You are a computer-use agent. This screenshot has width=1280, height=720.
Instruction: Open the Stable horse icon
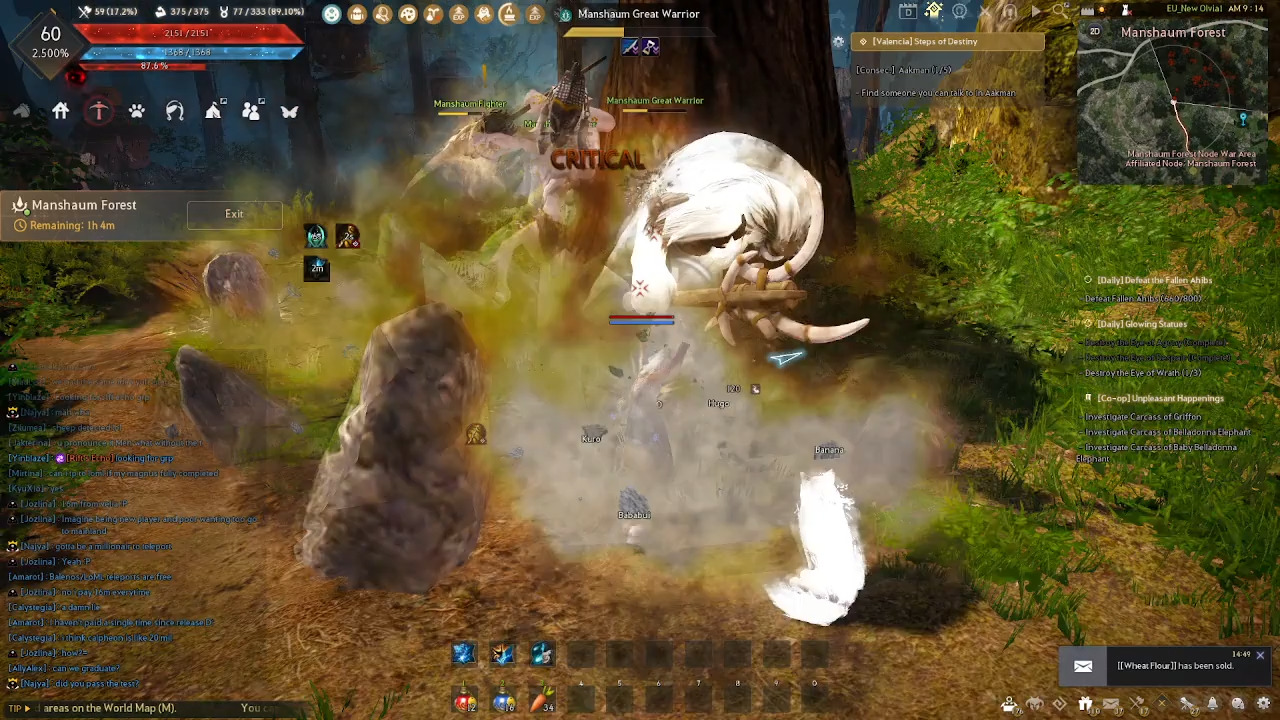pyautogui.click(x=22, y=111)
